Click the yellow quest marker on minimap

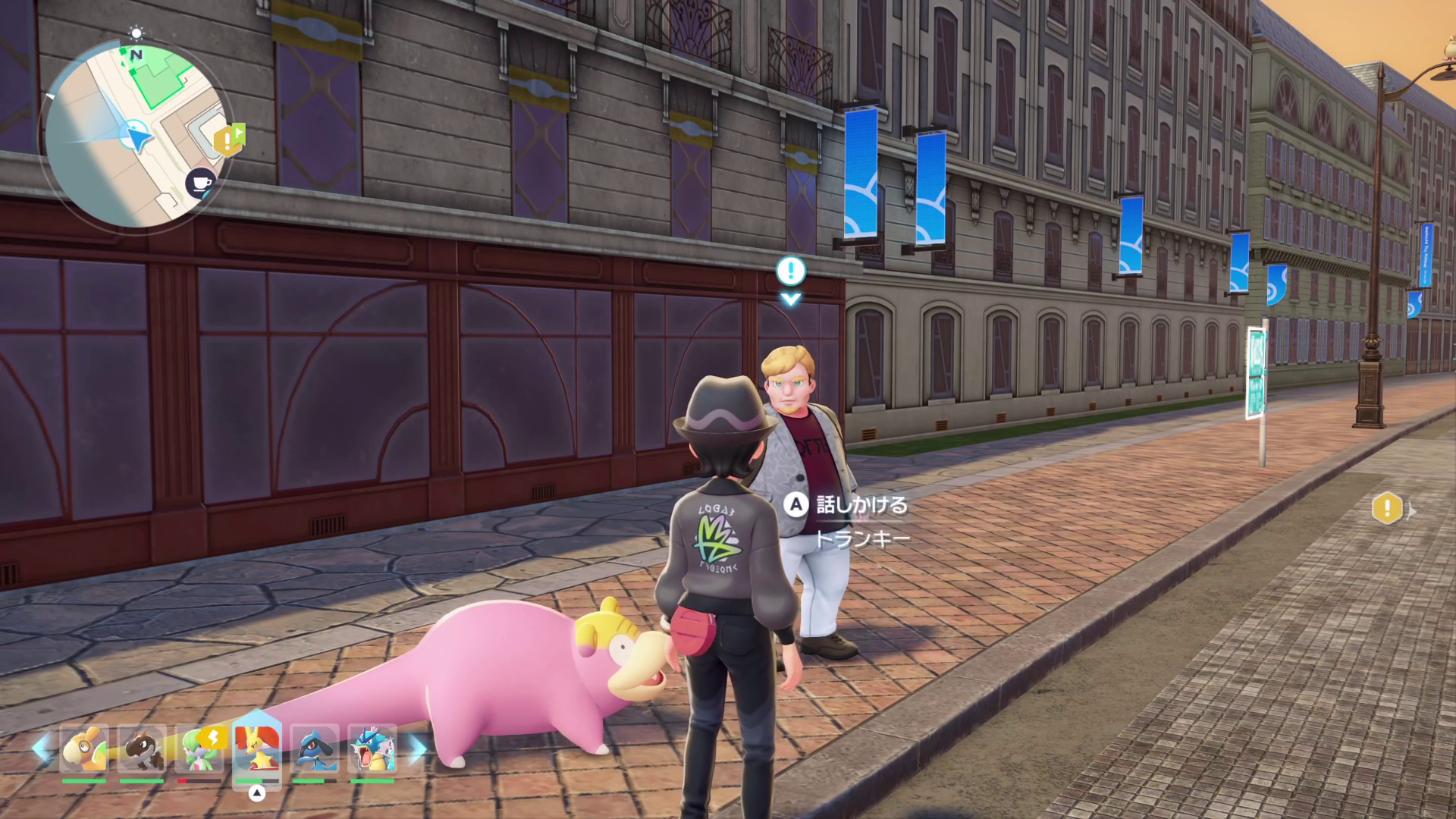[227, 140]
